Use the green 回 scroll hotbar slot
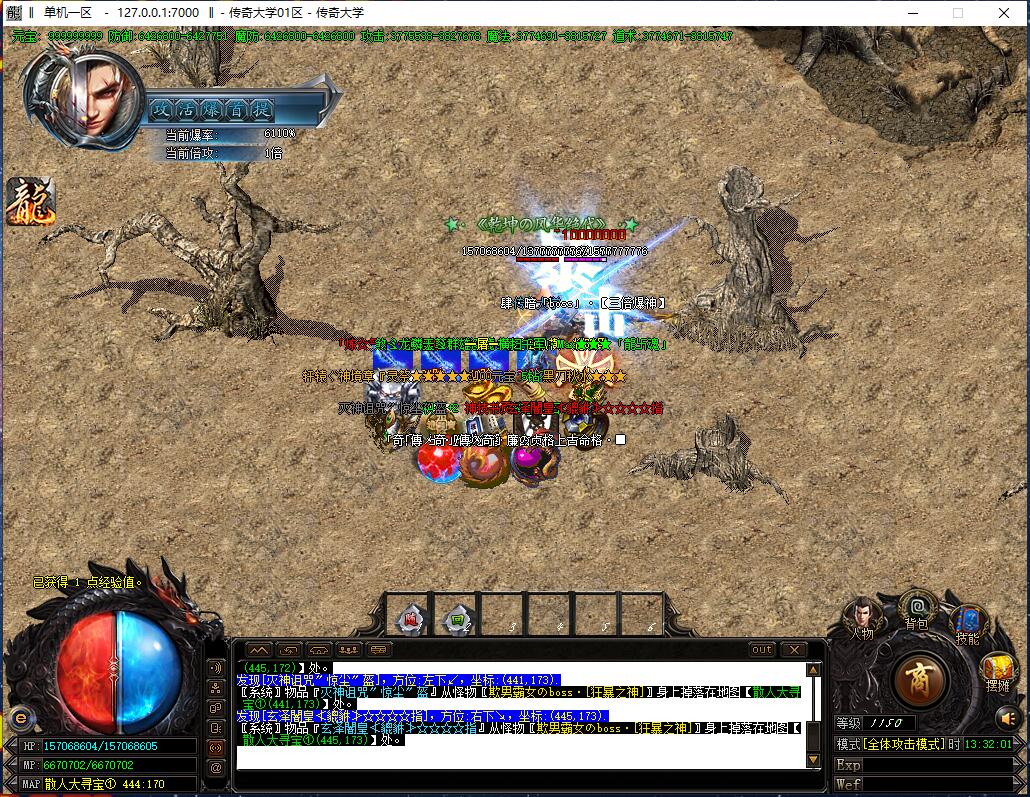The height and width of the screenshot is (797, 1030). [x=458, y=617]
